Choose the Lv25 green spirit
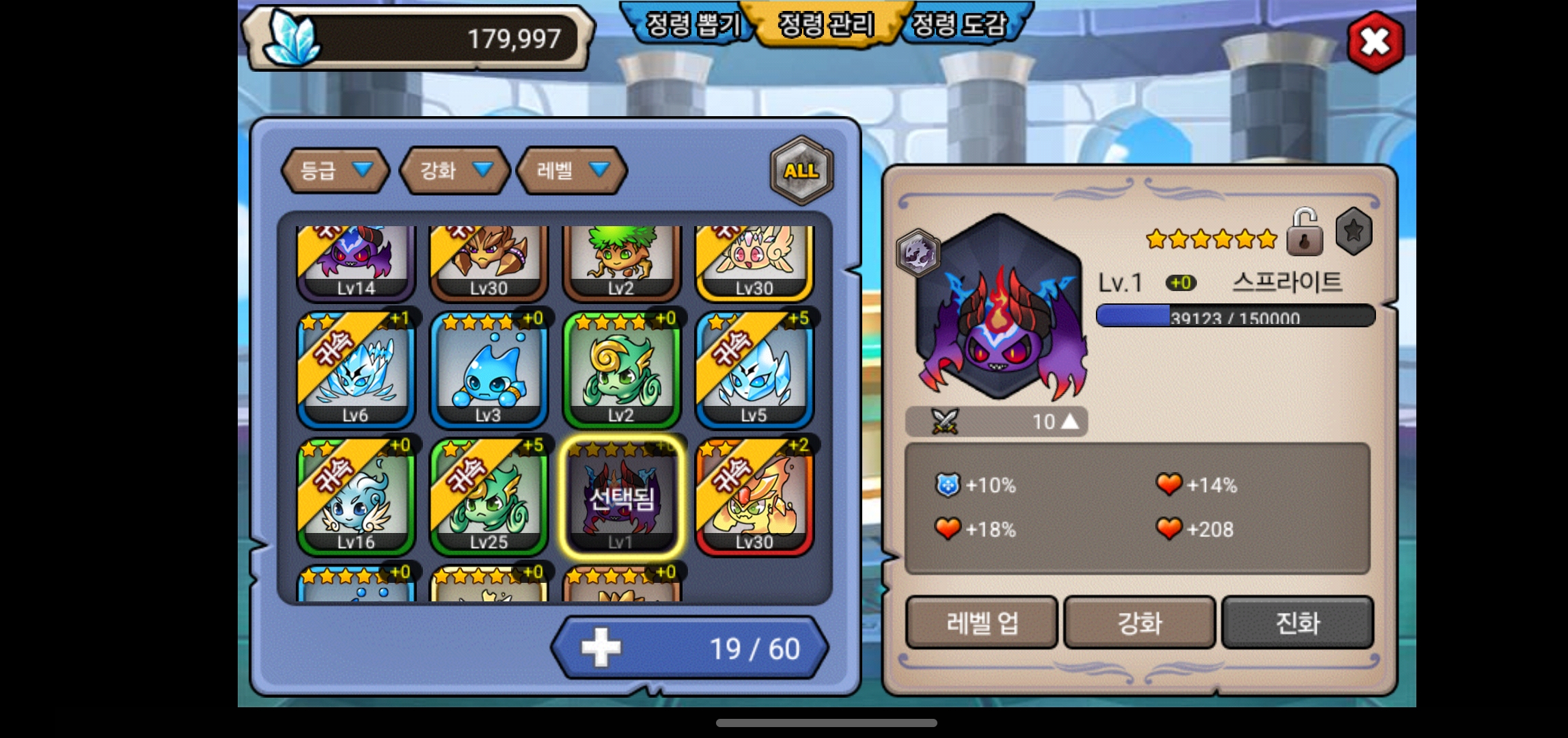The image size is (1568, 738). (x=489, y=497)
